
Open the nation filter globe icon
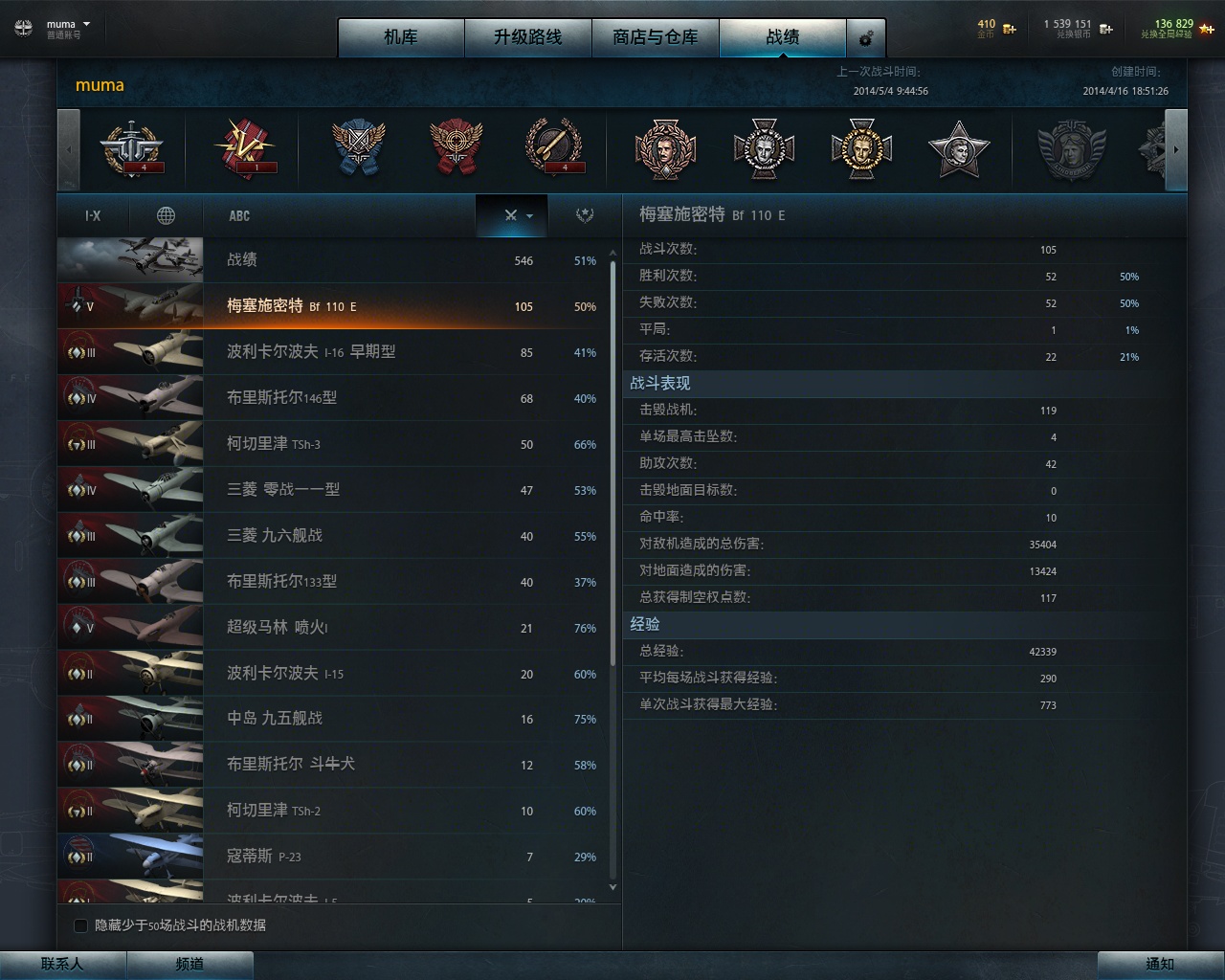coord(167,214)
